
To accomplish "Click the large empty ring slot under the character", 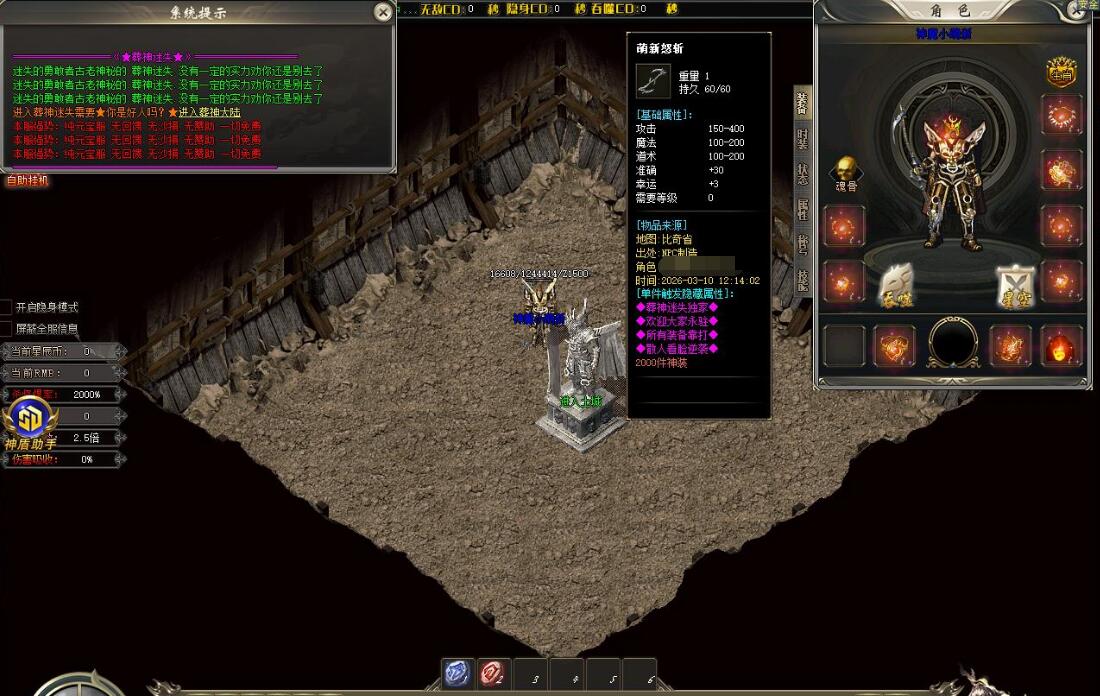I will [954, 344].
